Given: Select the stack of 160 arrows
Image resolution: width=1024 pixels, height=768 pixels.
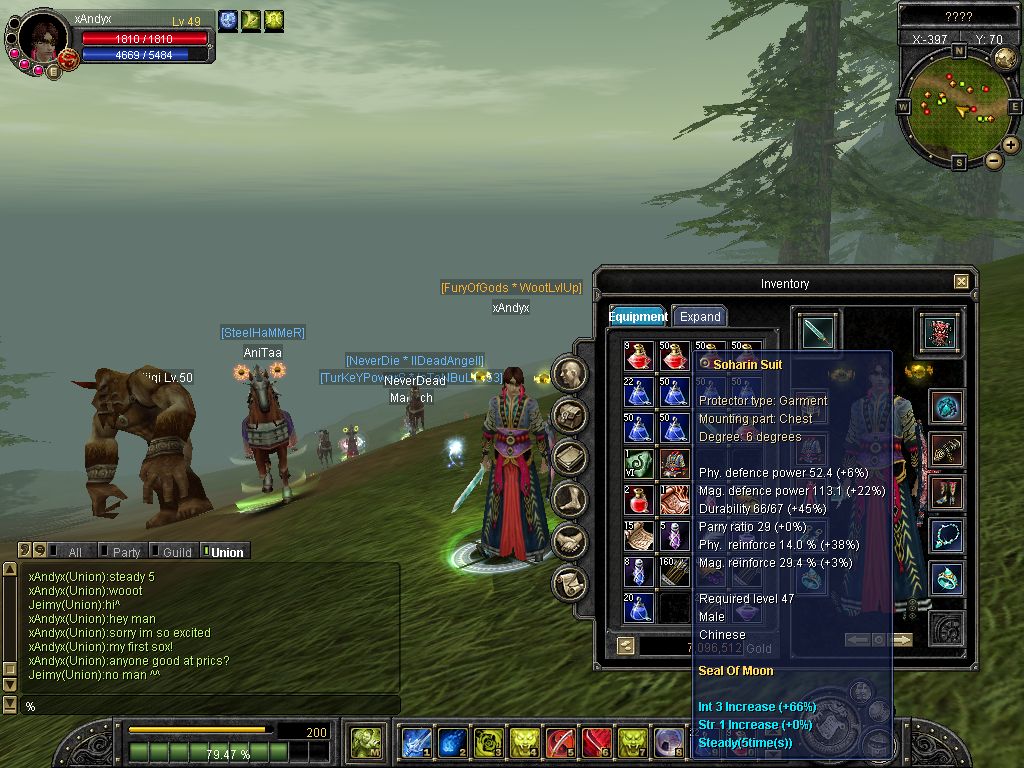Looking at the screenshot, I should click(674, 572).
